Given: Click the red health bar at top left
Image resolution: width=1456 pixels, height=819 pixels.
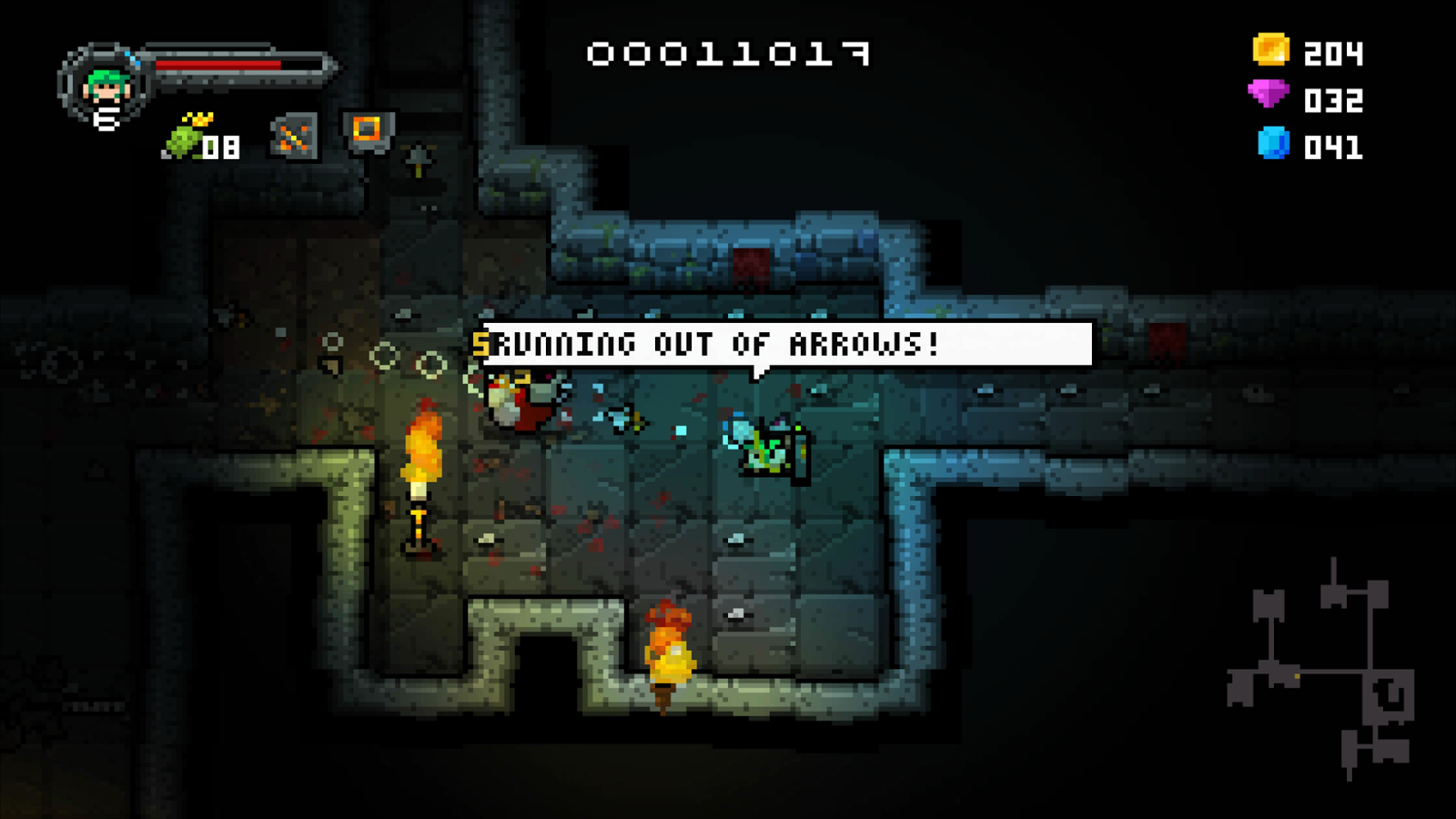Looking at the screenshot, I should click(218, 66).
